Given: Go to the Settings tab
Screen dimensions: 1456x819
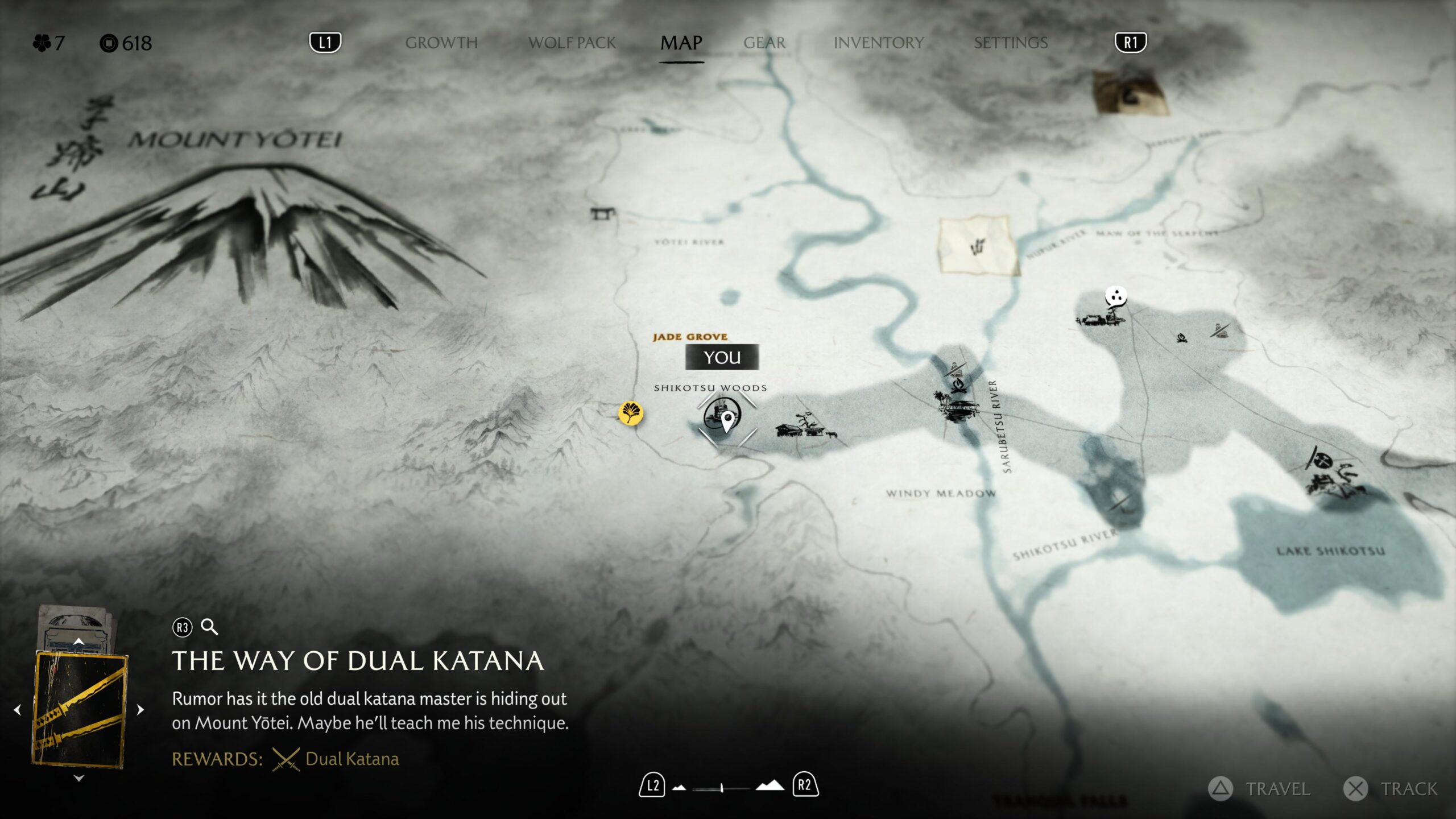Looking at the screenshot, I should coord(1010,43).
